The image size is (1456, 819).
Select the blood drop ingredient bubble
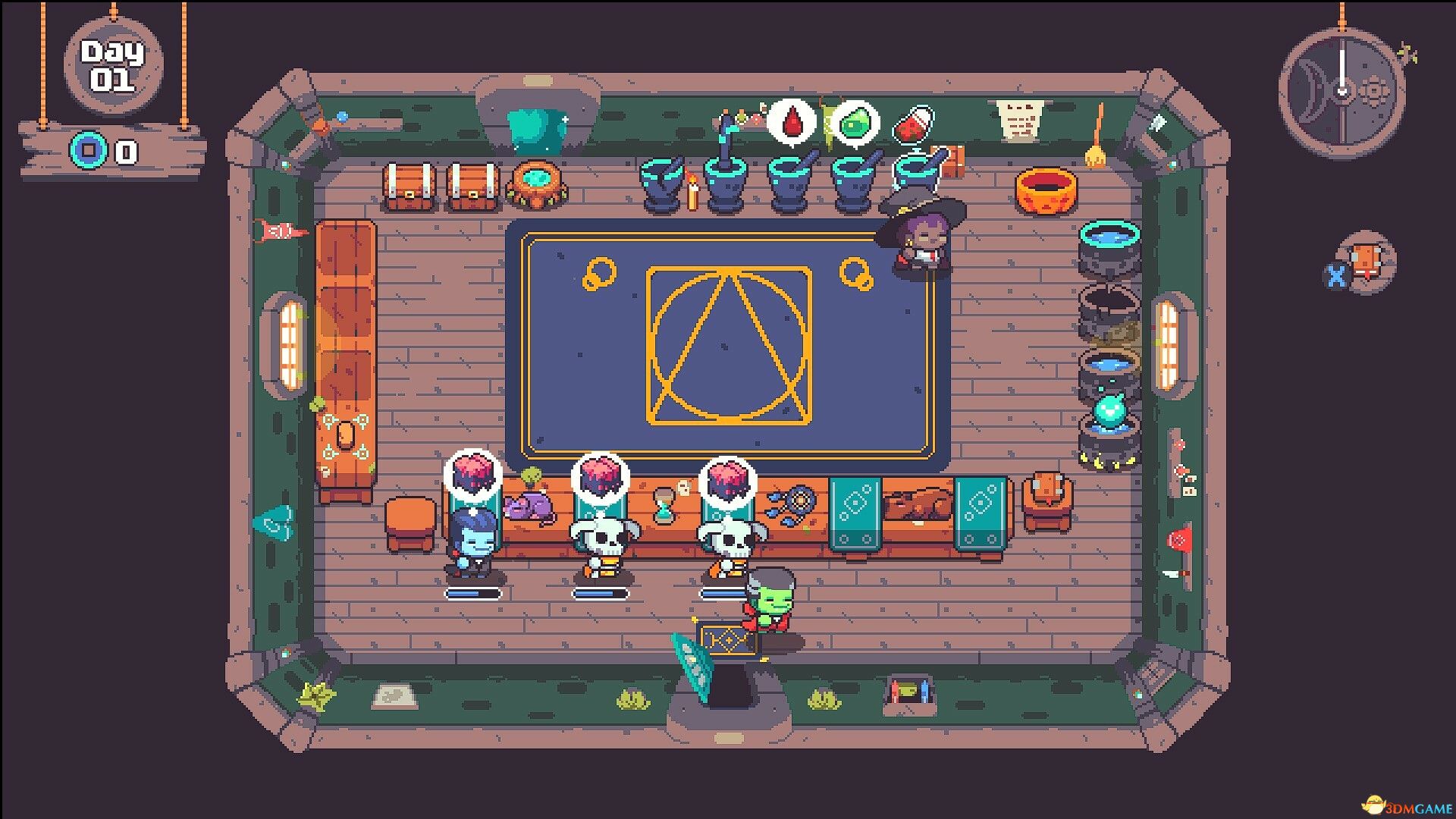click(791, 121)
